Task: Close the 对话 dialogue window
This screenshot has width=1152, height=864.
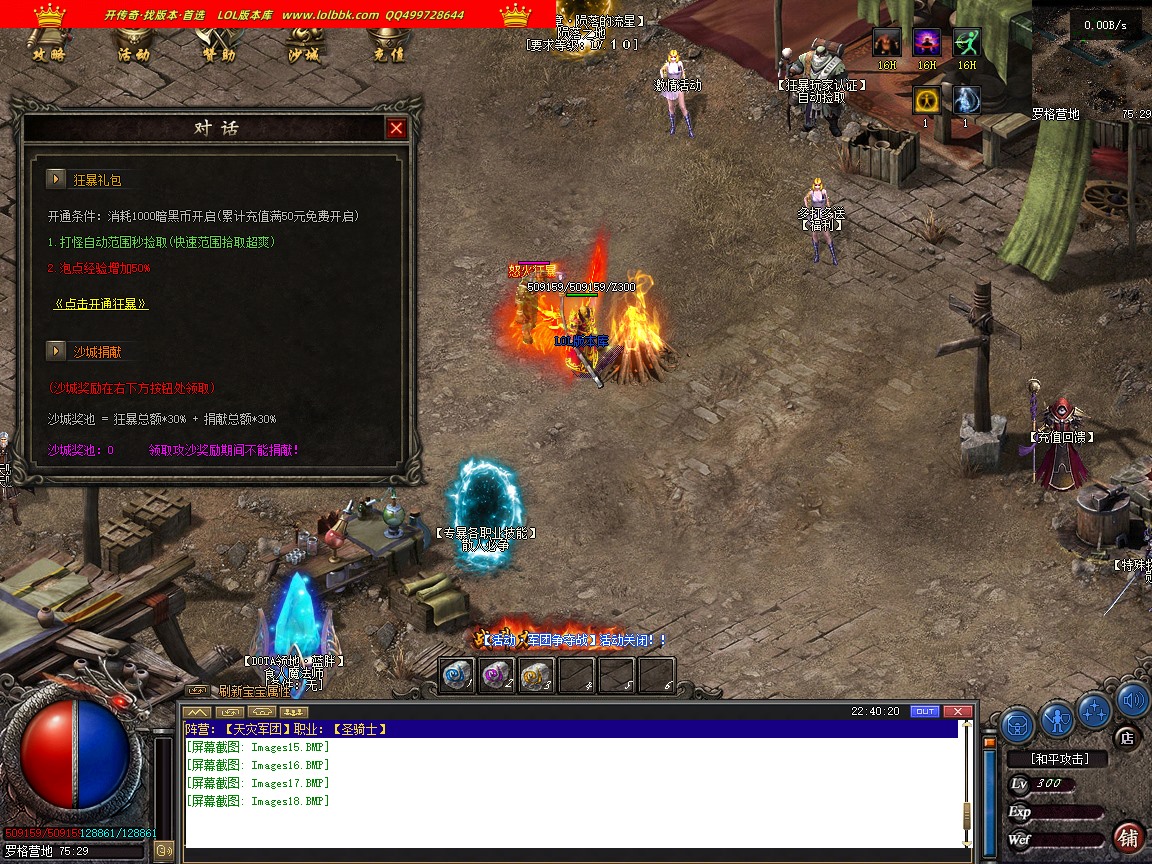Action: coord(397,128)
